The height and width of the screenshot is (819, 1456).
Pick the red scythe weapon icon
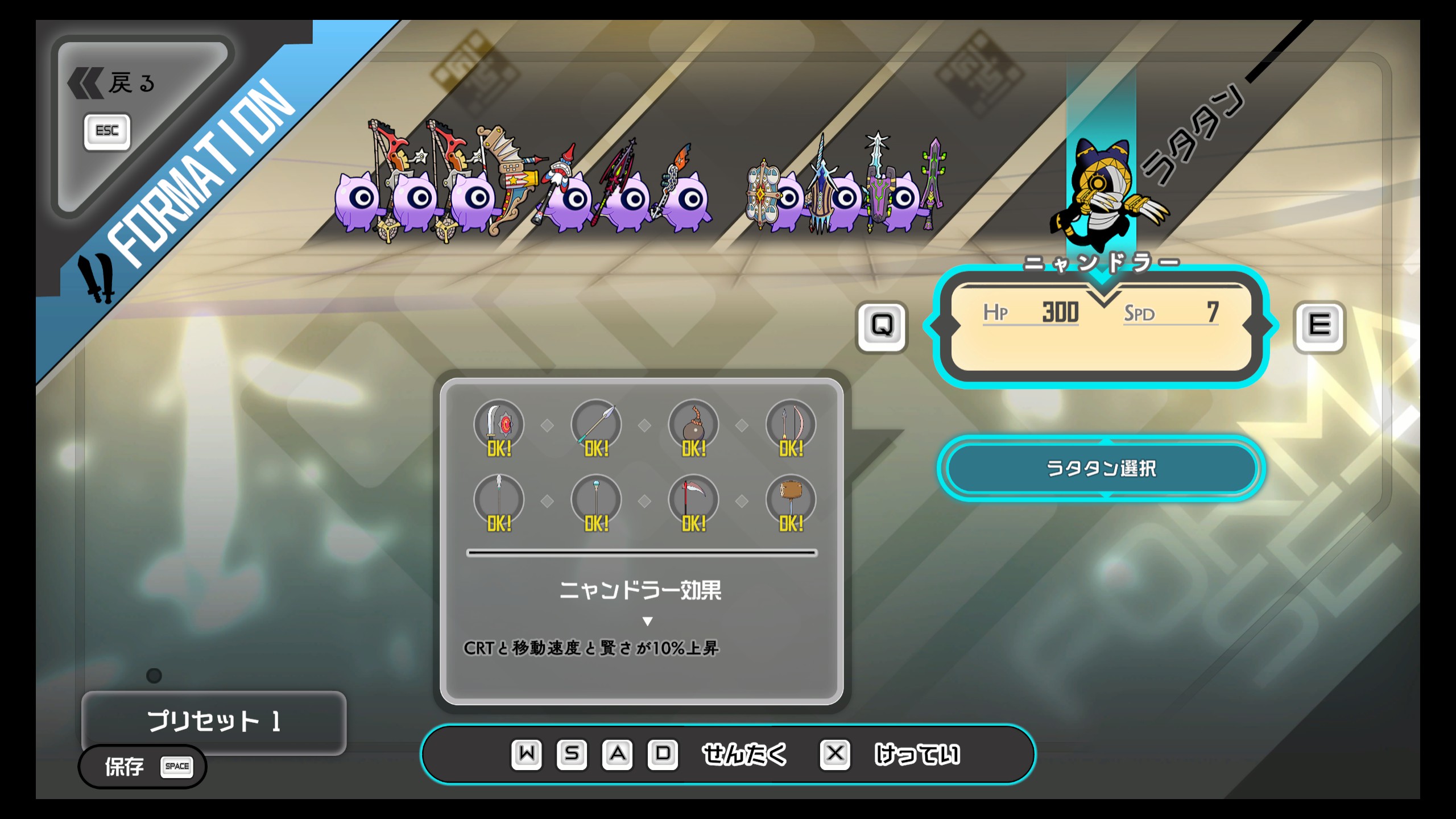click(x=693, y=500)
